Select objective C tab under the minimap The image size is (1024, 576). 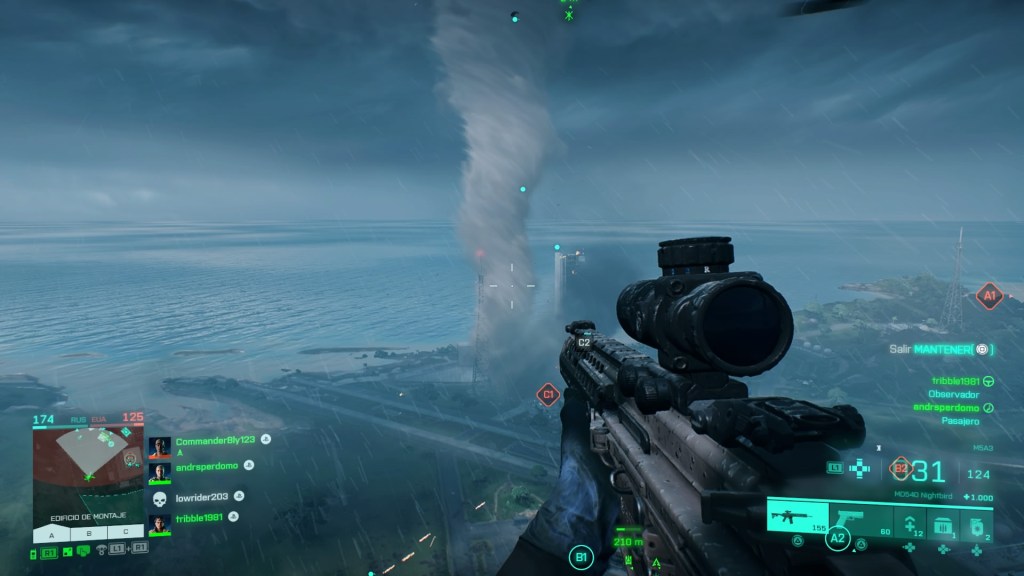pyautogui.click(x=125, y=533)
